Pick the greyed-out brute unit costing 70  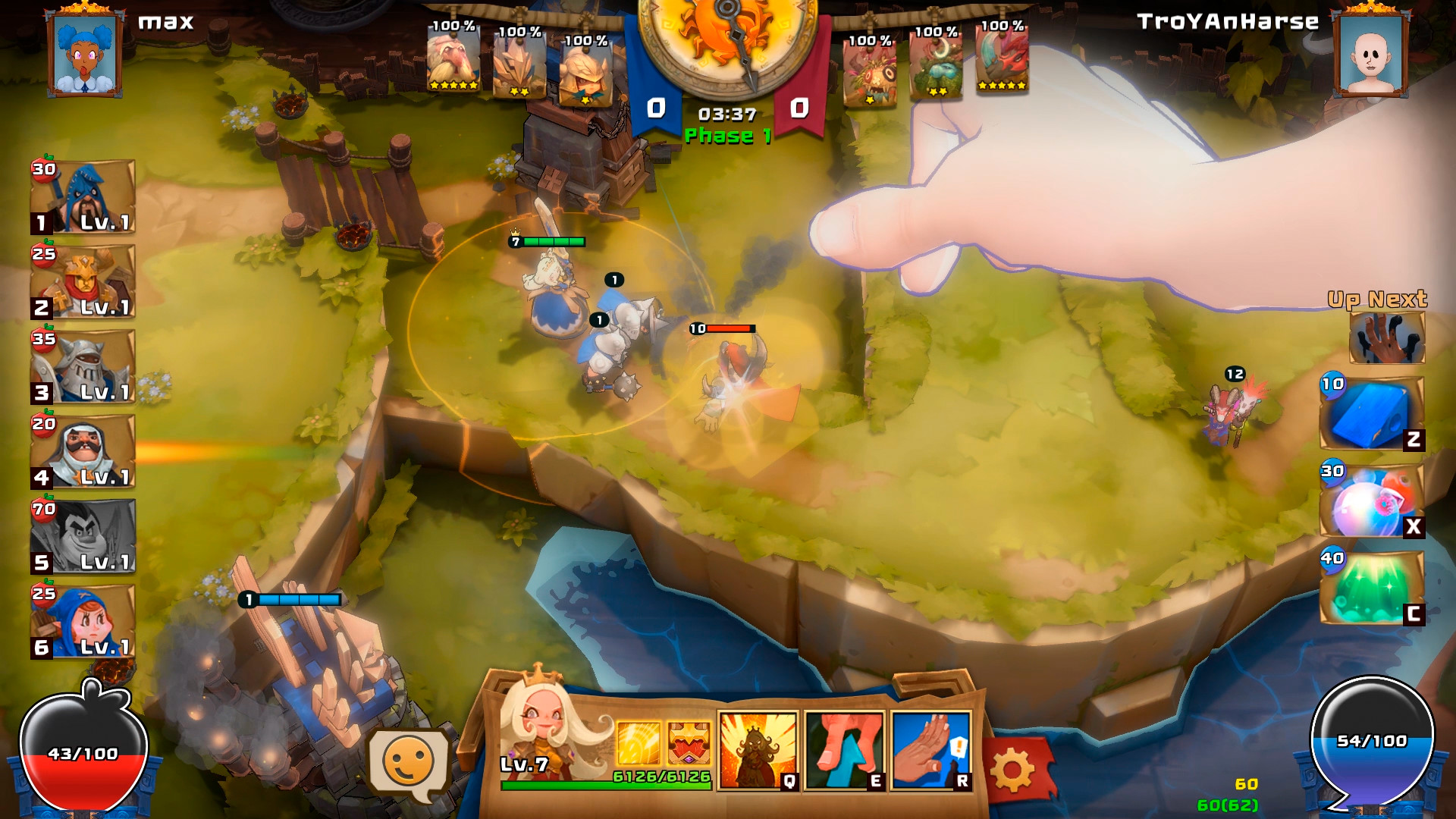83,535
